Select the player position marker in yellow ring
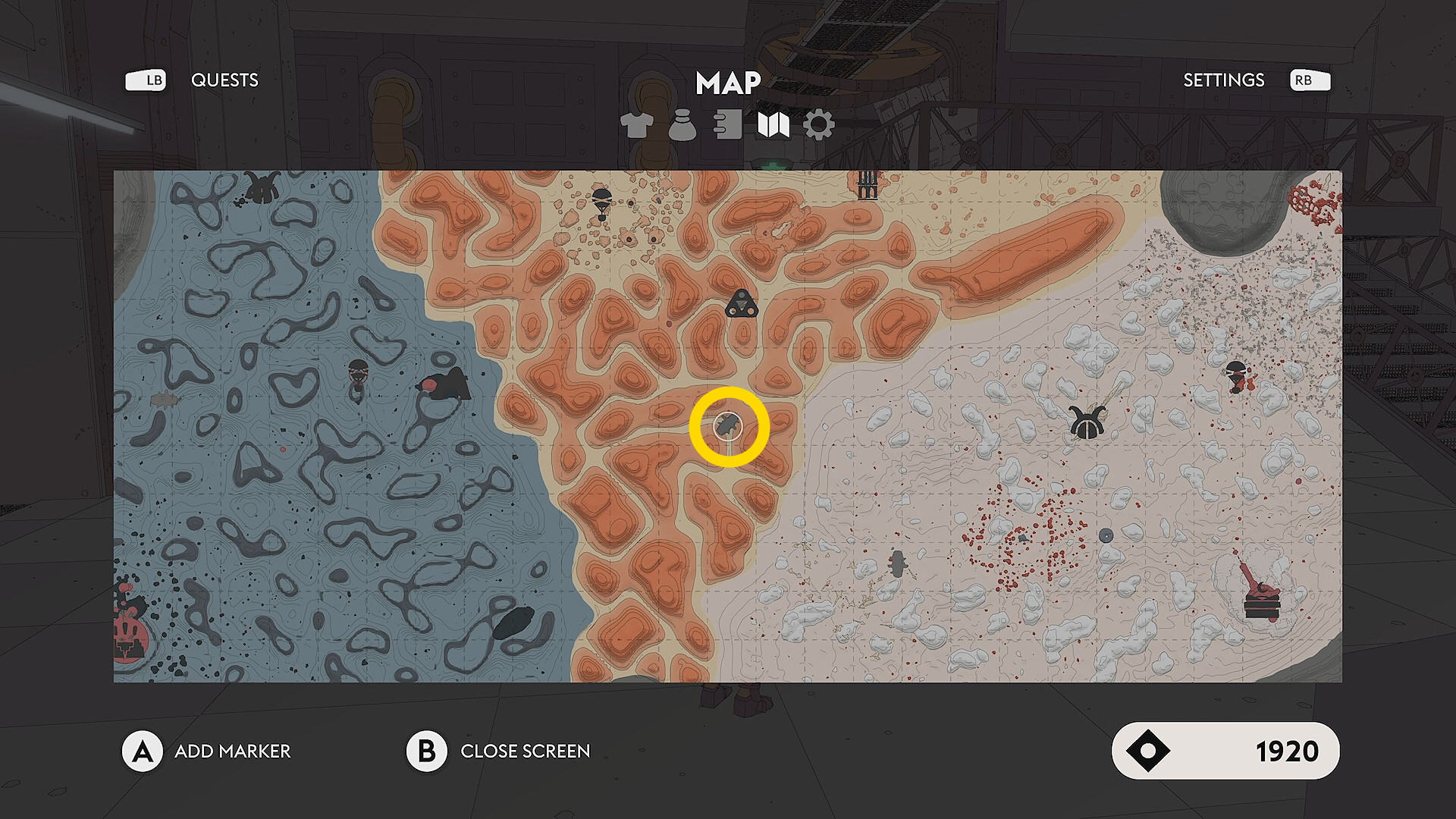The image size is (1456, 819). pyautogui.click(x=729, y=426)
